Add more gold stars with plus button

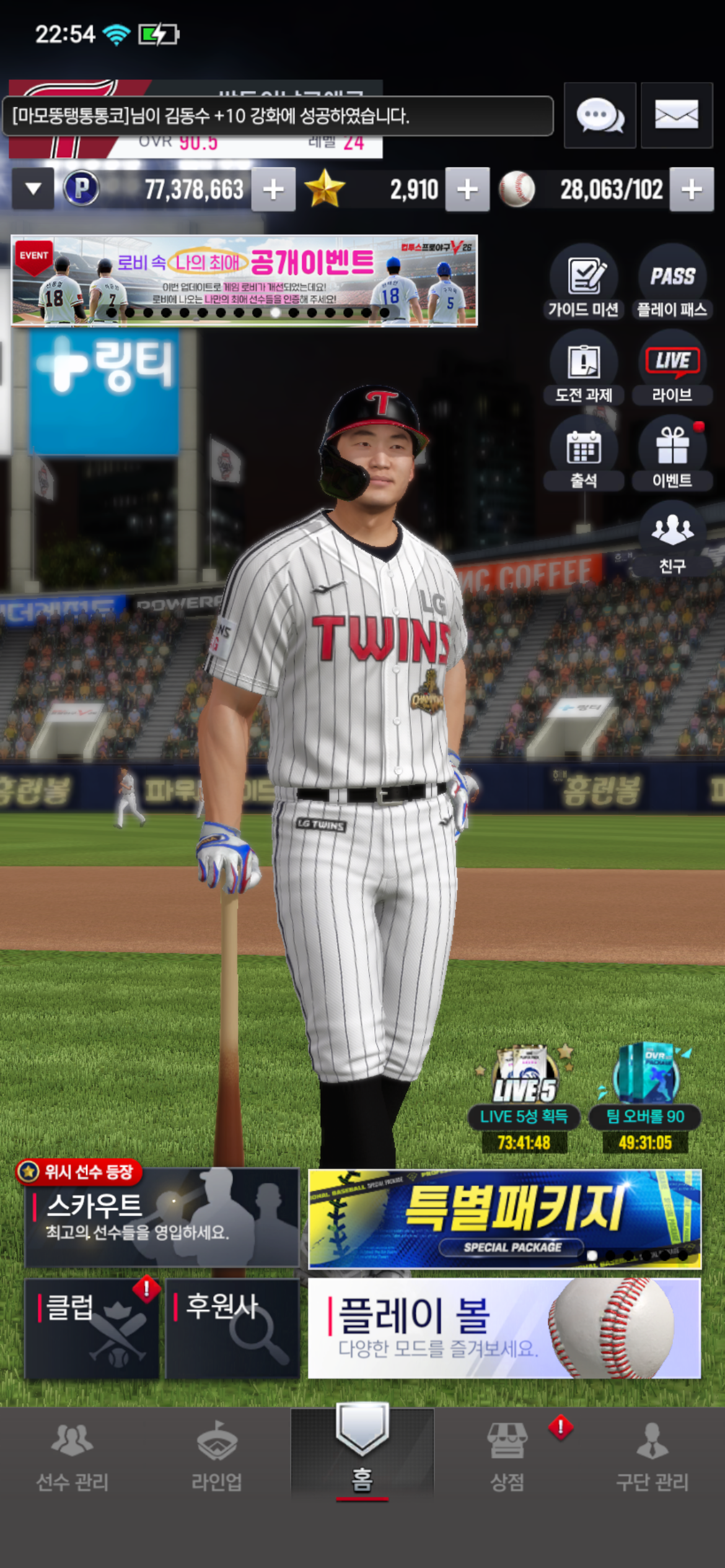pos(467,189)
